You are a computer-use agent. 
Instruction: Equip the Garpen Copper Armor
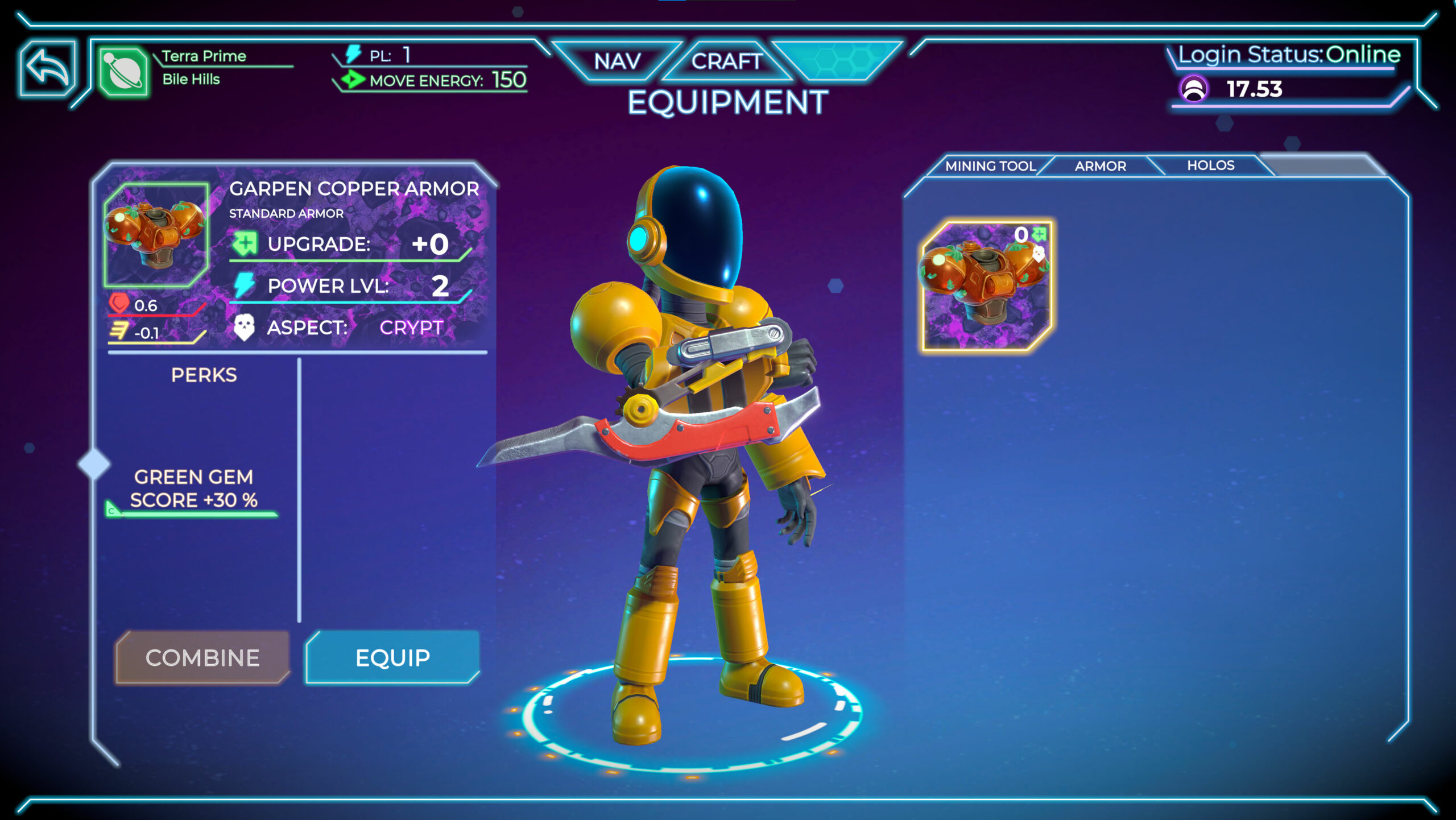pyautogui.click(x=392, y=657)
